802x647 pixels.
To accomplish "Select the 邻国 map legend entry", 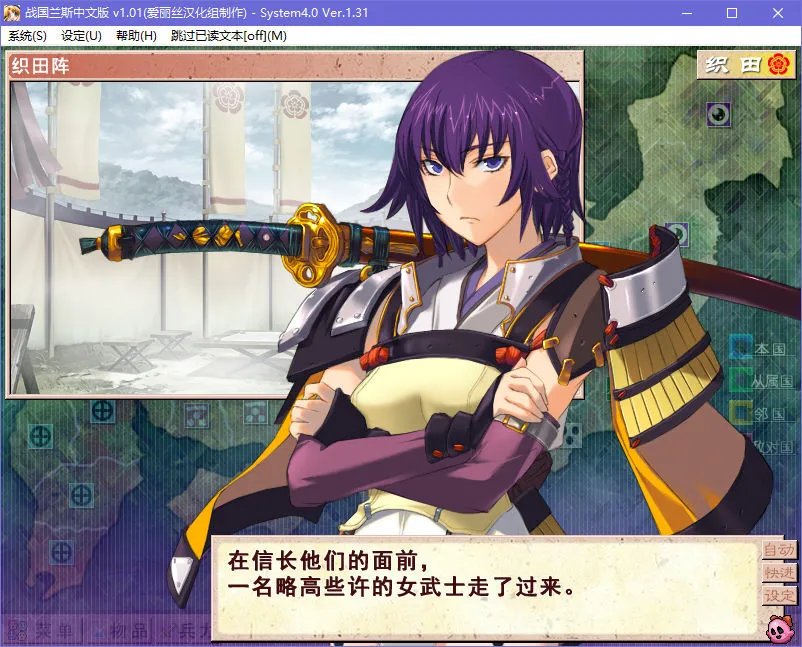I will pyautogui.click(x=761, y=412).
